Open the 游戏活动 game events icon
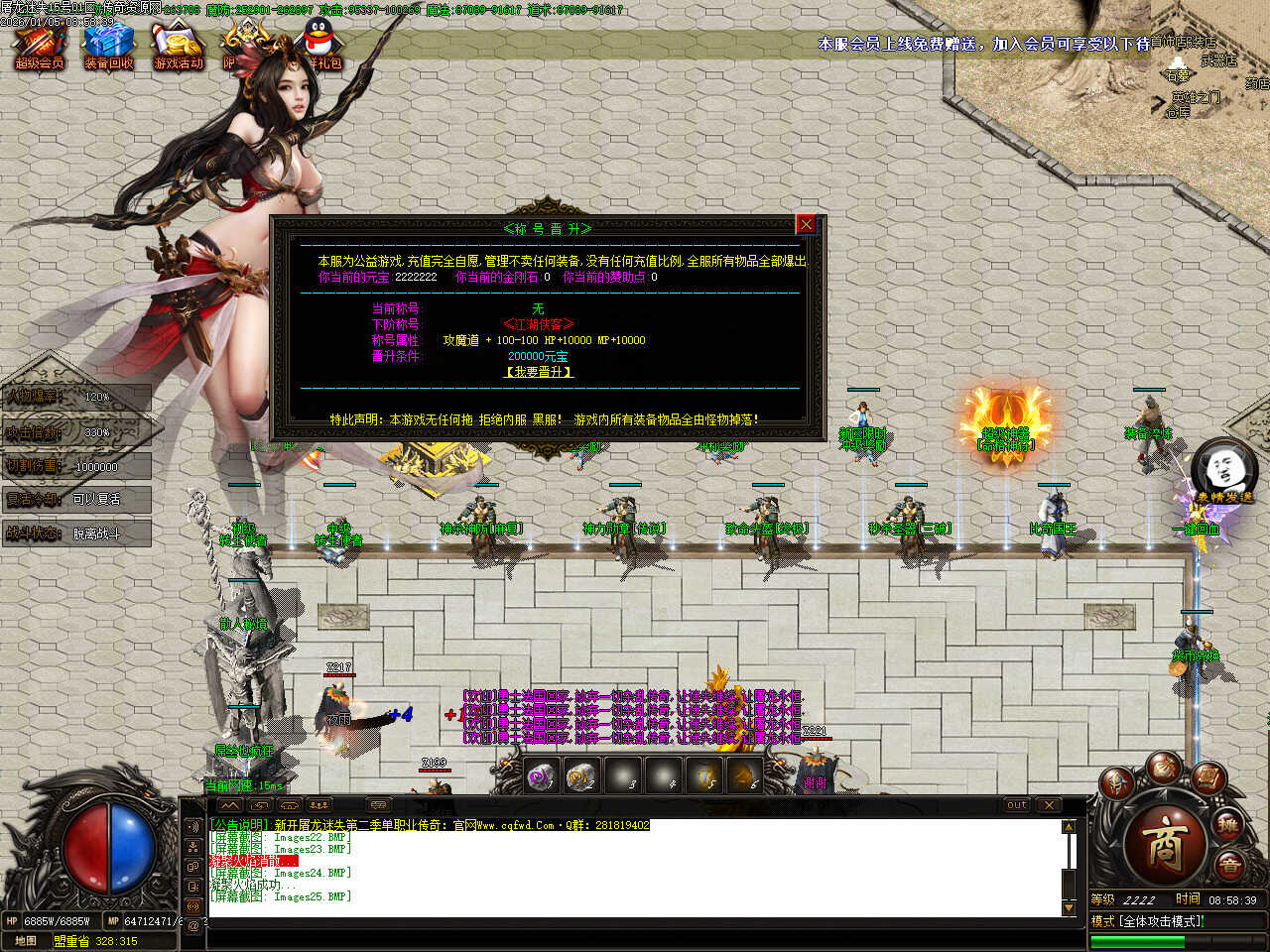This screenshot has width=1270, height=952. coord(178,47)
